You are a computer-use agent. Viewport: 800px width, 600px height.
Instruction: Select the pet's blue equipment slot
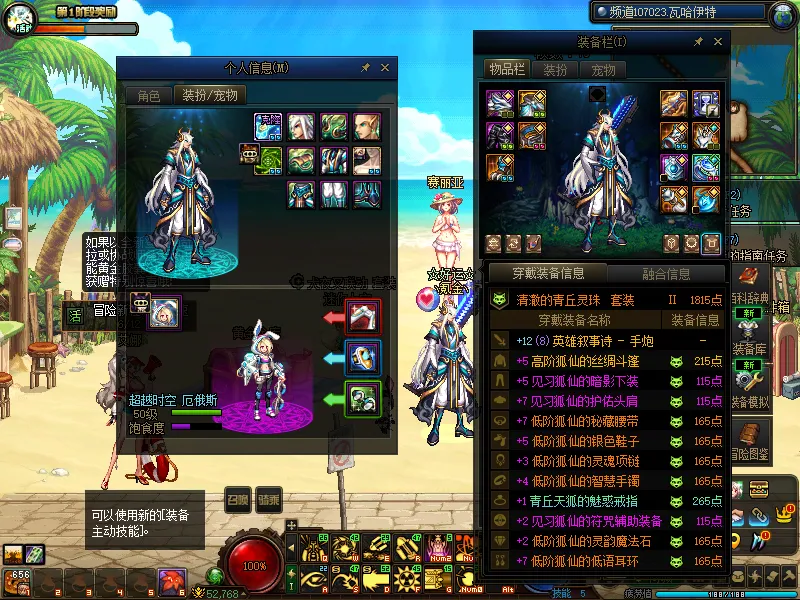[x=362, y=358]
